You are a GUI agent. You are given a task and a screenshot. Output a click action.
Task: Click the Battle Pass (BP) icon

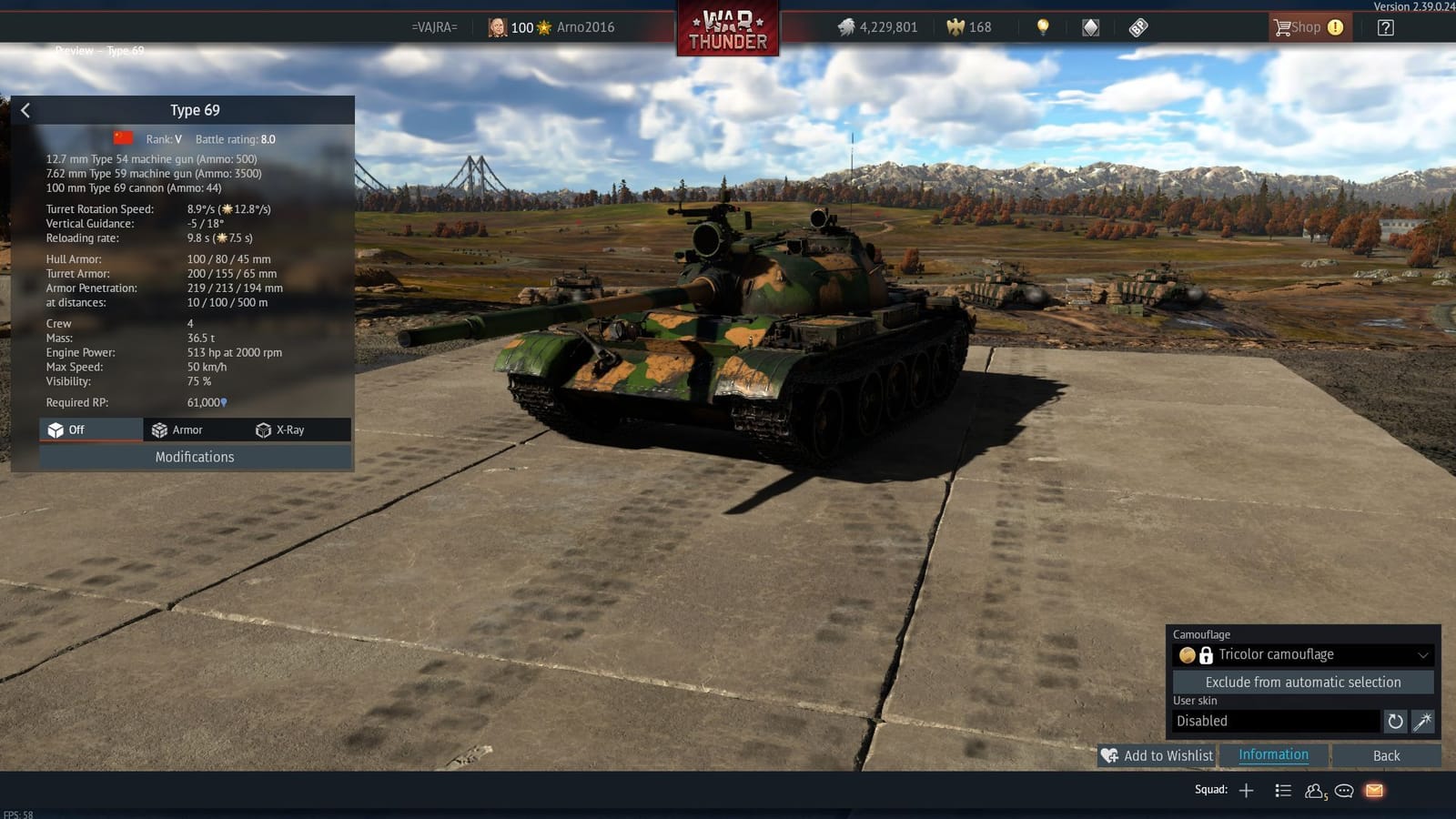pos(1137,27)
